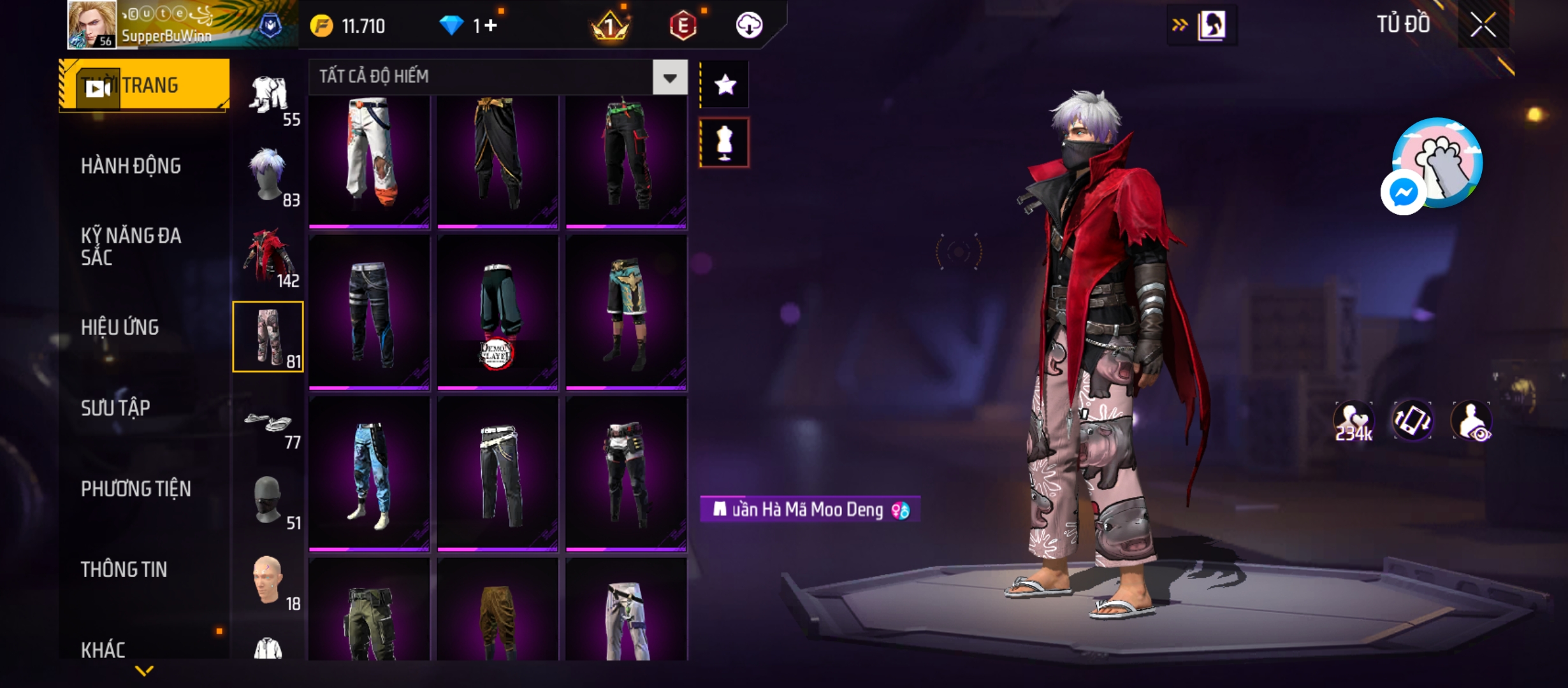The height and width of the screenshot is (688, 1568).
Task: Click the mannequin outfit button
Action: tap(725, 143)
